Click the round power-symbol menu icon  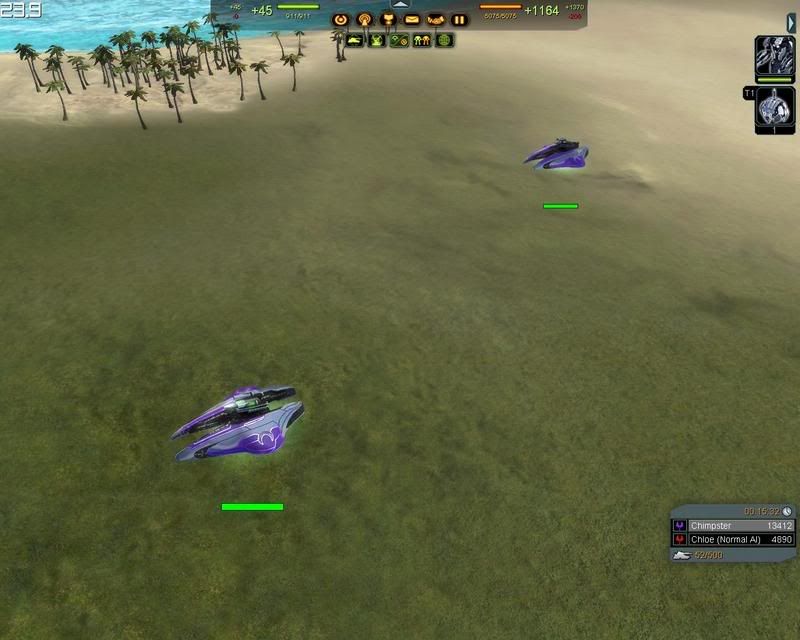coord(341,19)
